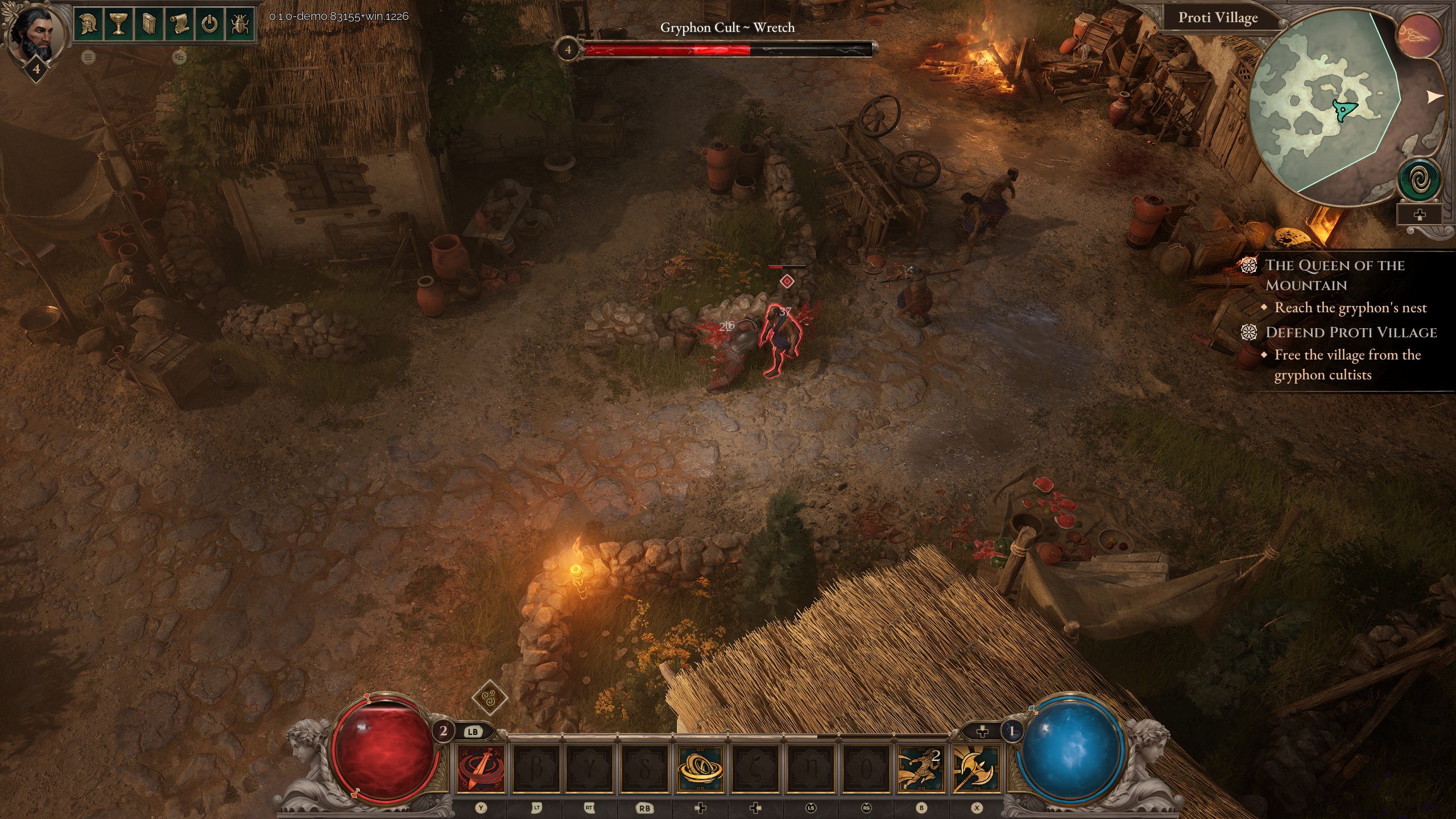This screenshot has height=819, width=1456.
Task: Open the character sheet helmet icon
Action: coord(88,24)
